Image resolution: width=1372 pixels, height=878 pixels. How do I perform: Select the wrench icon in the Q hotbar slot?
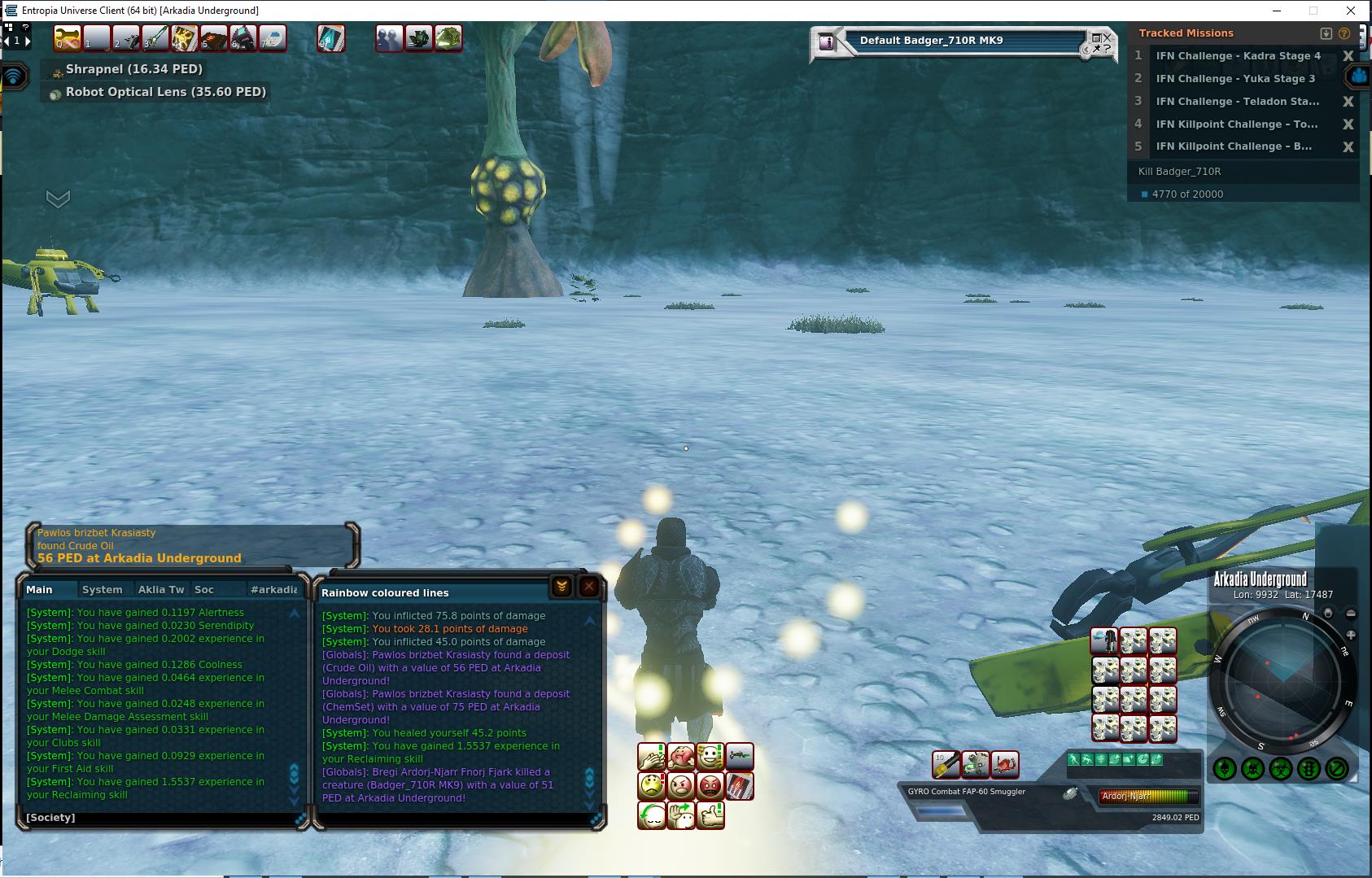pyautogui.click(x=68, y=38)
